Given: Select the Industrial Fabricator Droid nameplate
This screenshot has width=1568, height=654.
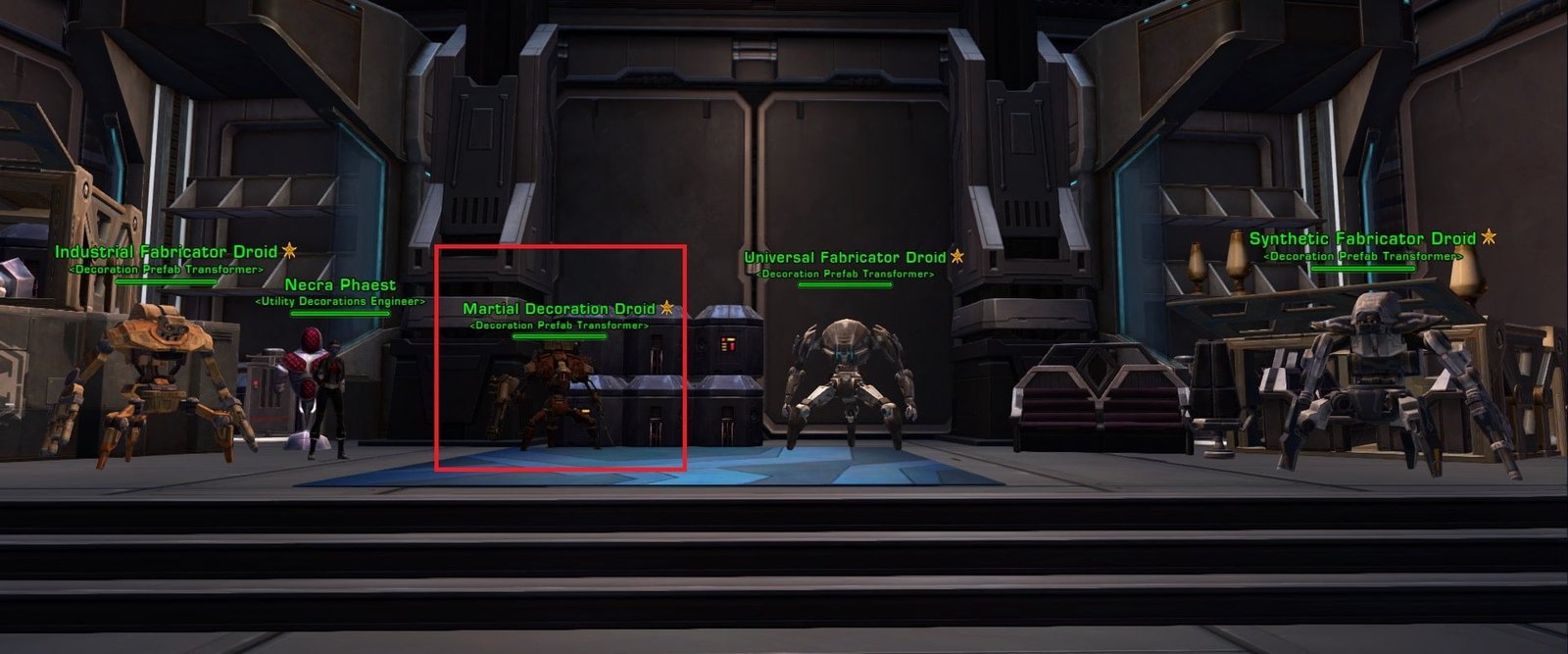Looking at the screenshot, I should pyautogui.click(x=166, y=252).
